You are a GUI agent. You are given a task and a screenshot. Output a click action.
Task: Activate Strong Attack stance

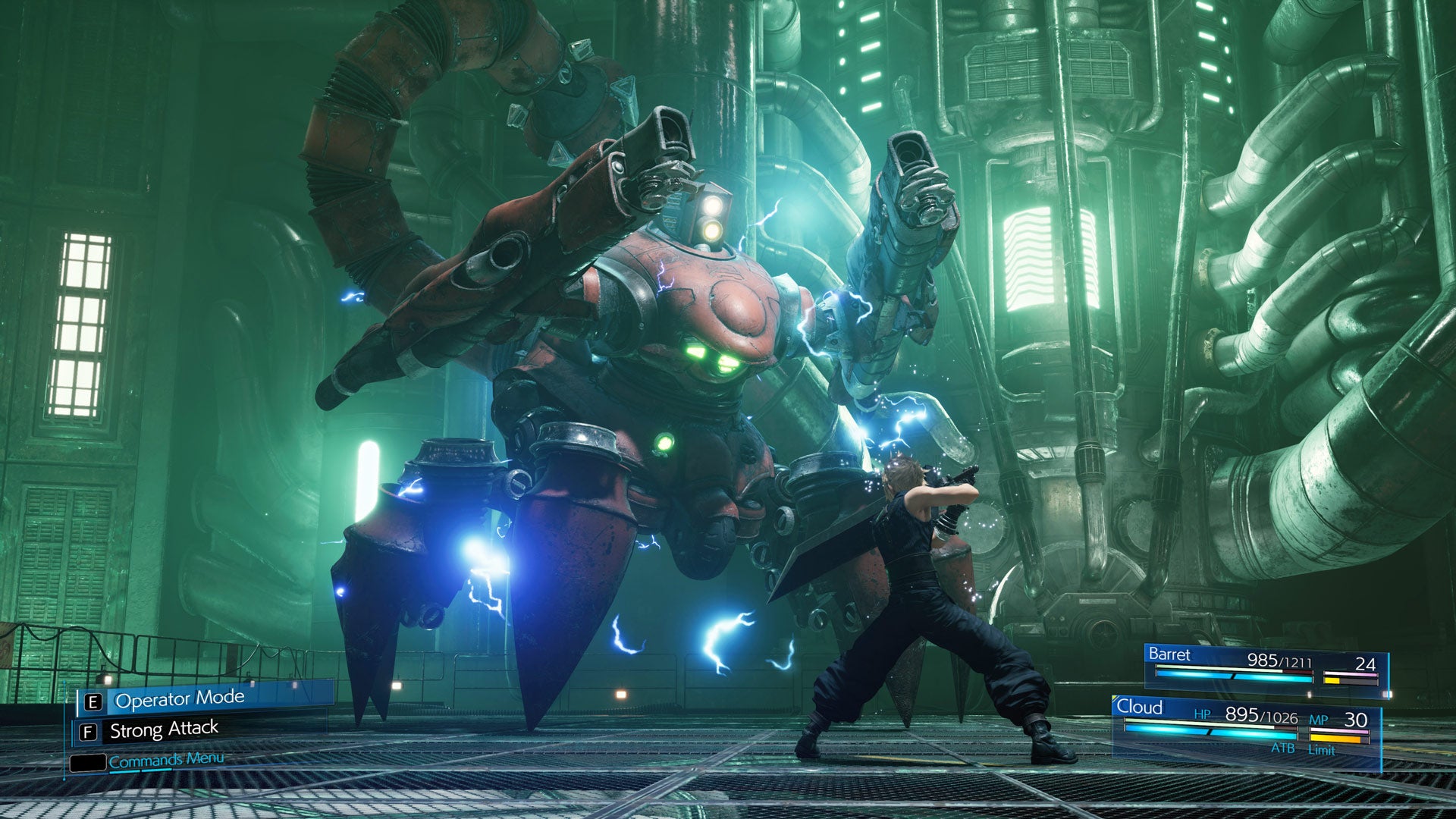(x=165, y=729)
